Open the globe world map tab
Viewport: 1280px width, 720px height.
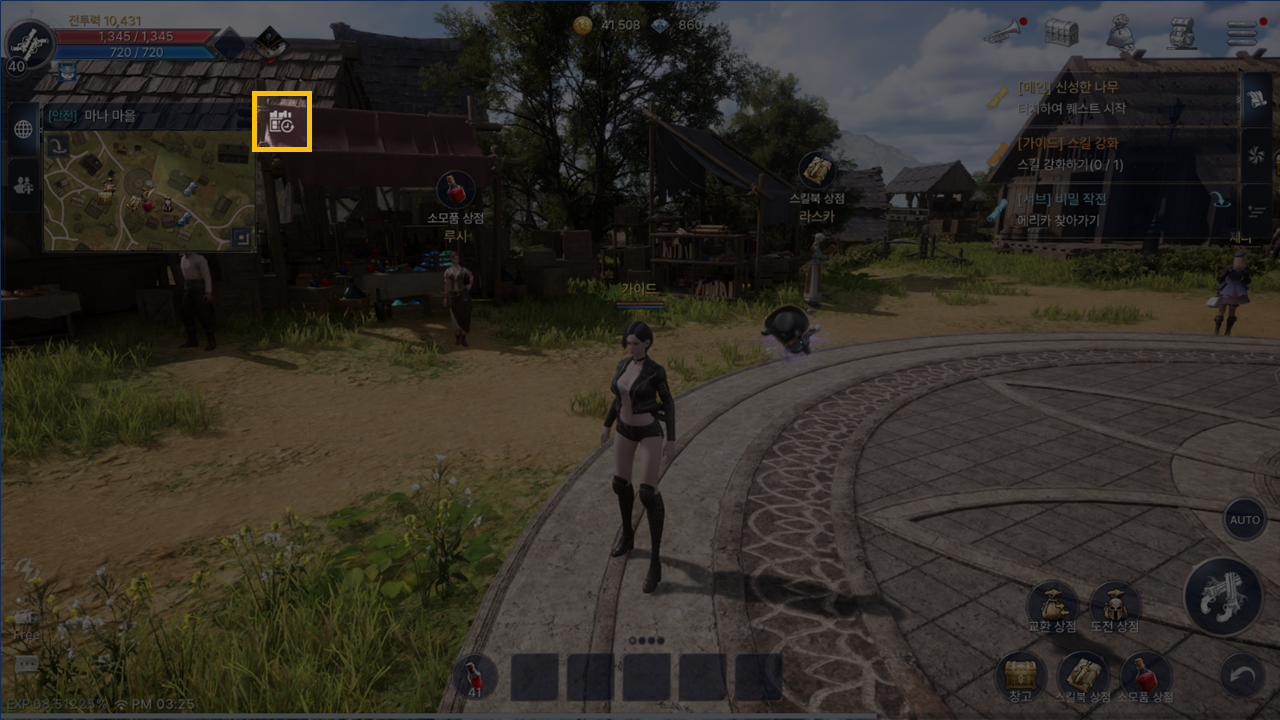click(24, 129)
